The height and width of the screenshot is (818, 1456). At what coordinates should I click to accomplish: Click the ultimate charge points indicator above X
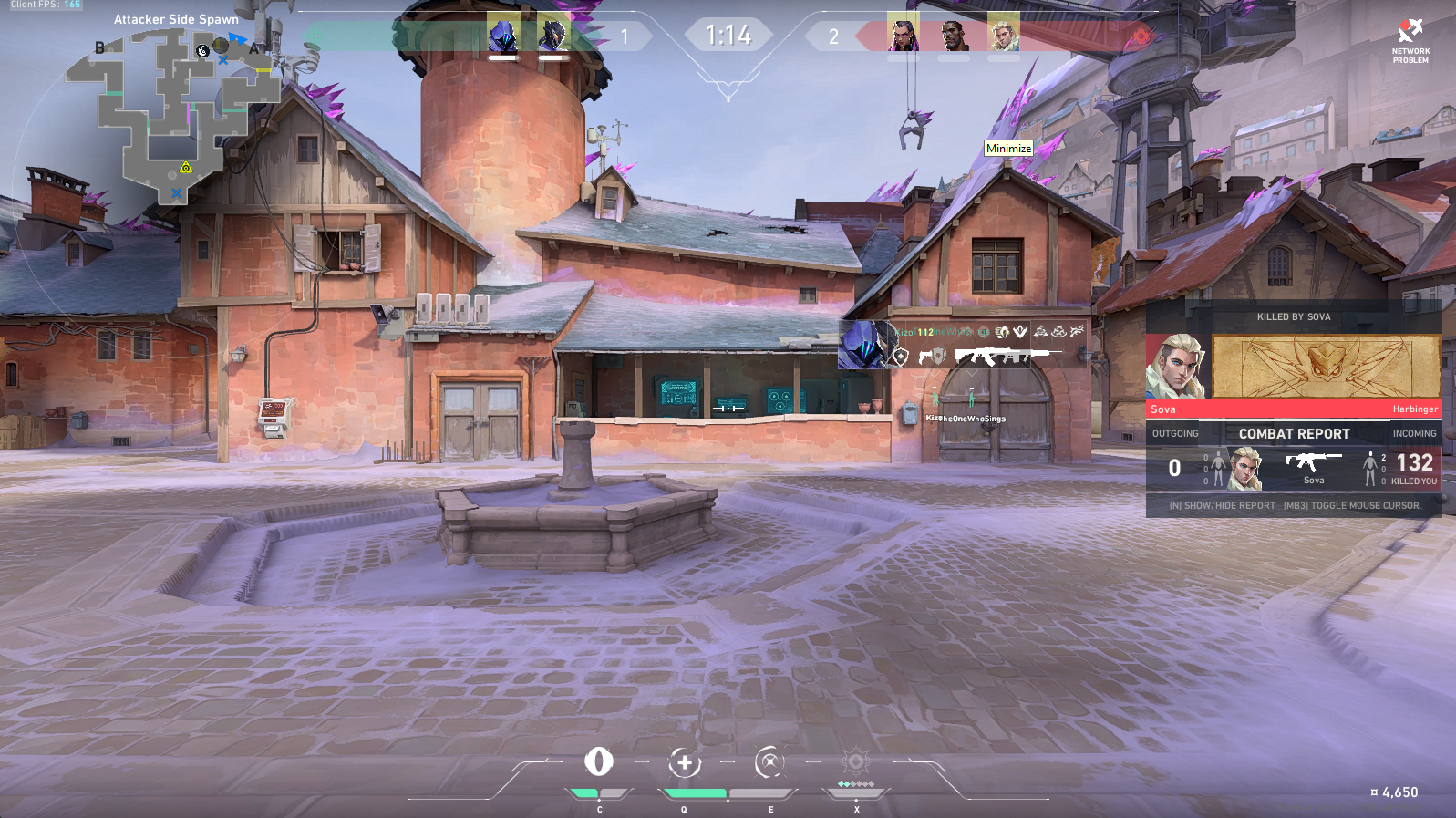click(x=854, y=782)
